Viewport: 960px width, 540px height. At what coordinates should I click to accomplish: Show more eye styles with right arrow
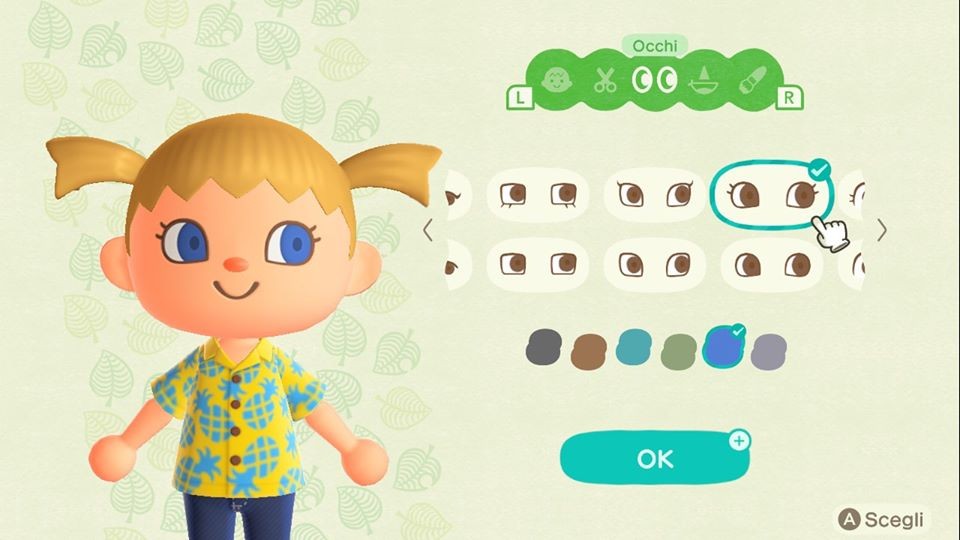[881, 231]
